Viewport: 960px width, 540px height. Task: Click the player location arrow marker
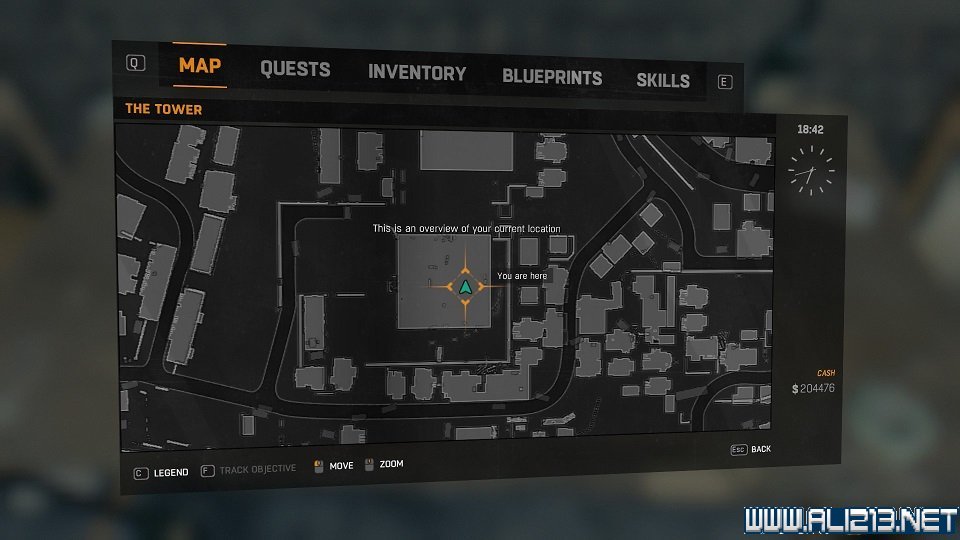(465, 287)
